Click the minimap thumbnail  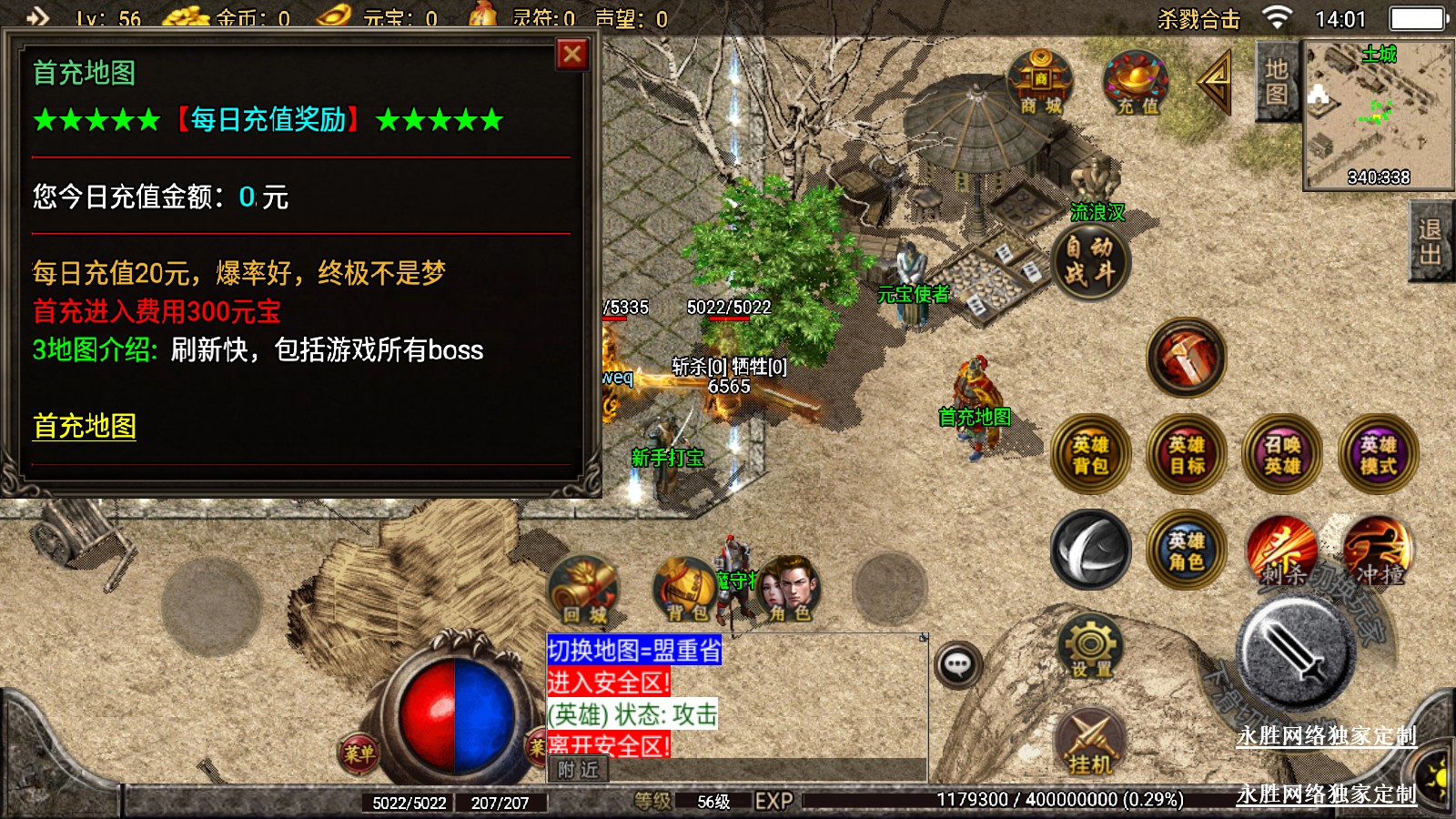pyautogui.click(x=1378, y=115)
